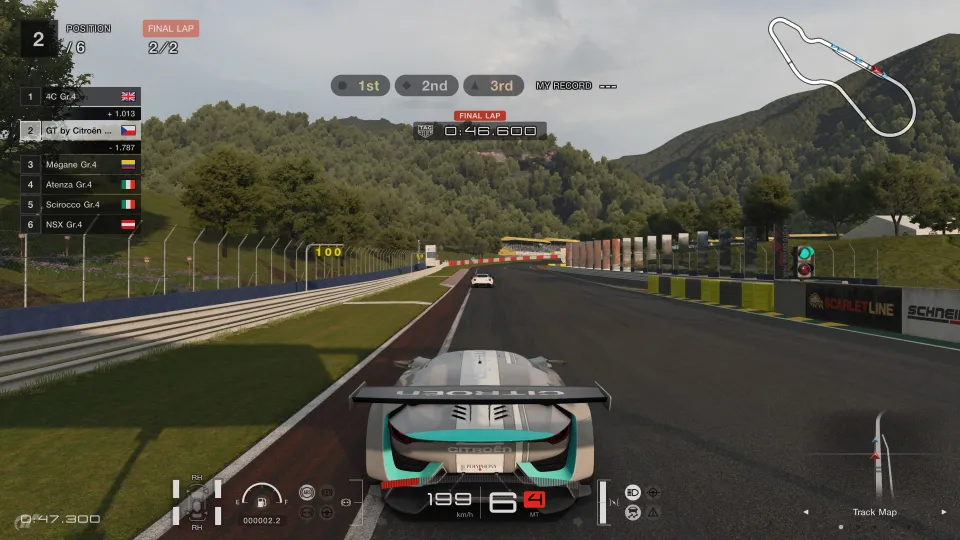Click the 3rd place medal target

tap(491, 86)
